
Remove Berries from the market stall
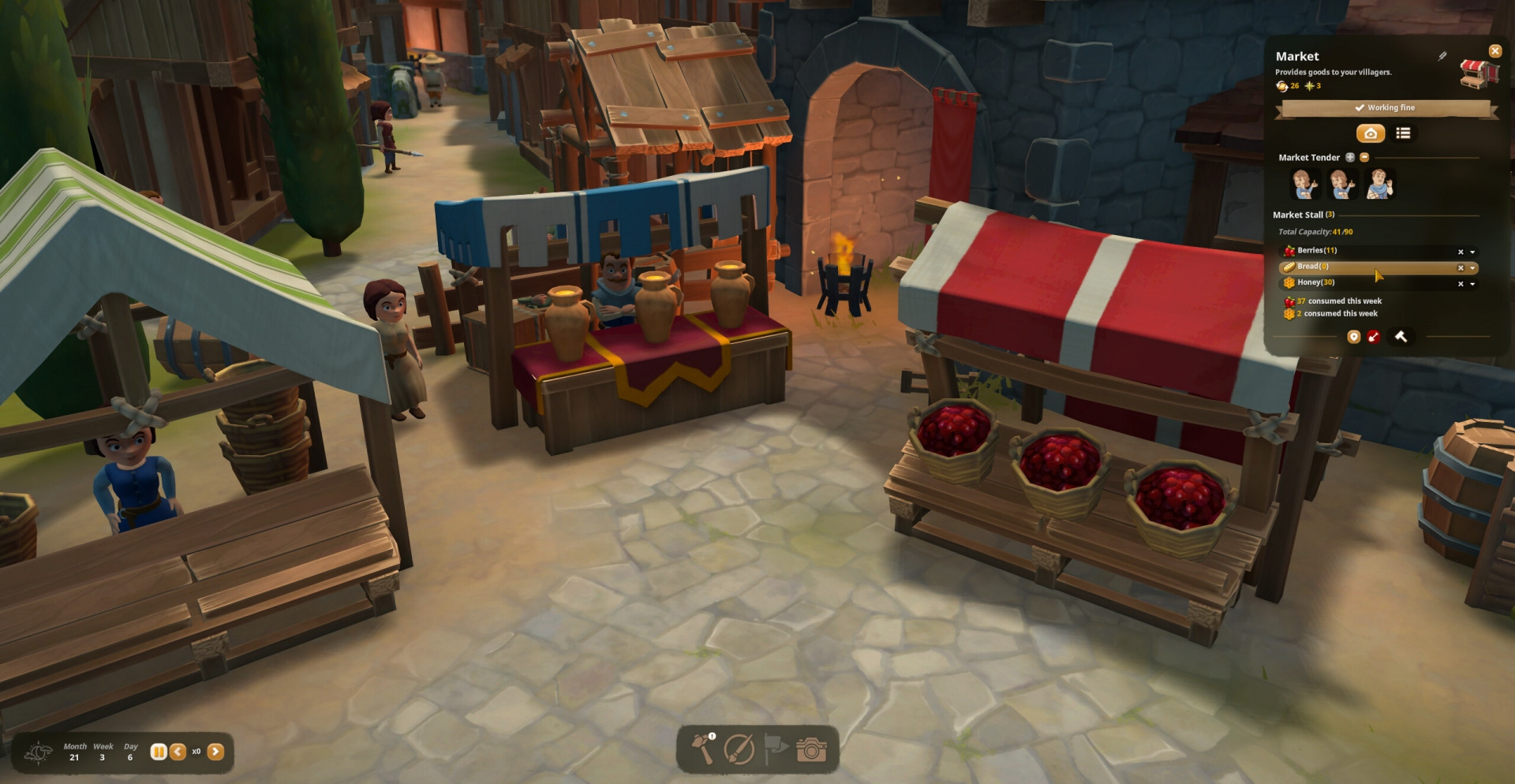click(1461, 252)
